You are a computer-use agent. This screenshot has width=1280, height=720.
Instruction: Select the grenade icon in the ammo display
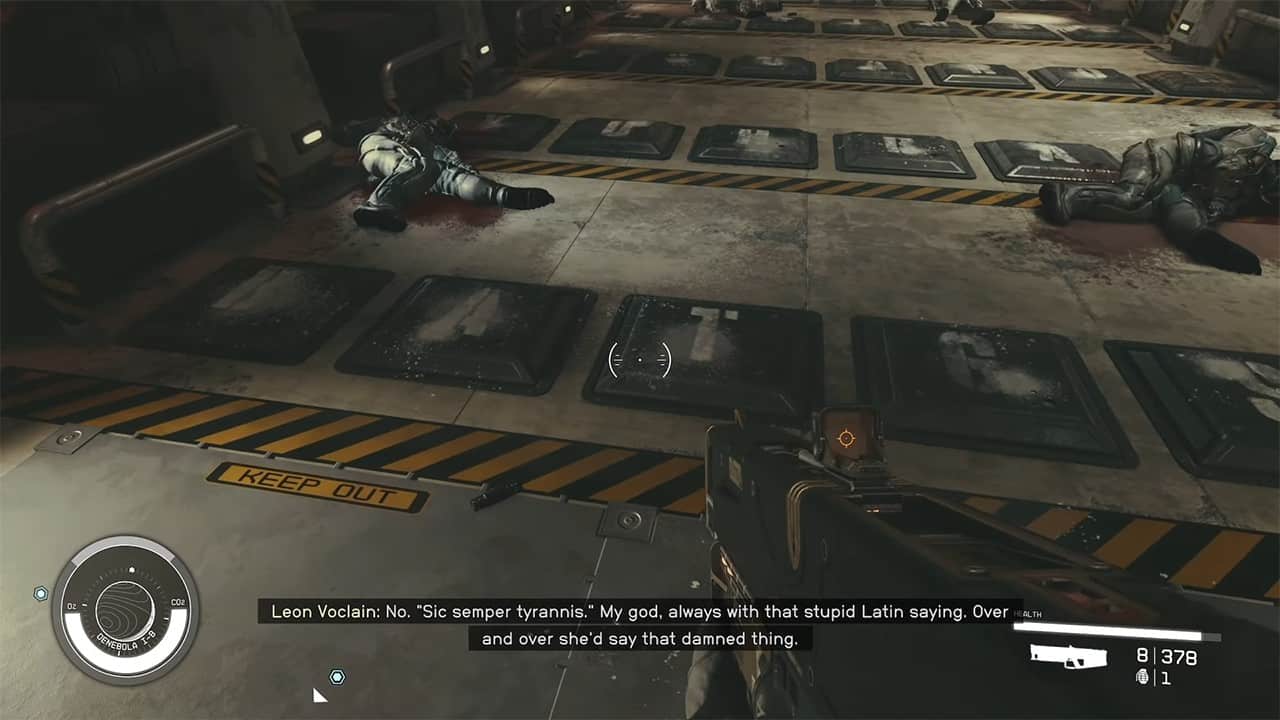click(x=1143, y=677)
